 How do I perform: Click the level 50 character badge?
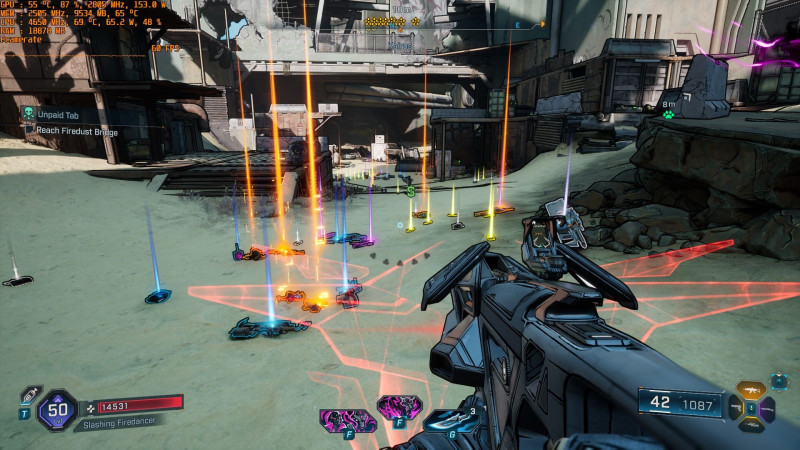click(56, 408)
